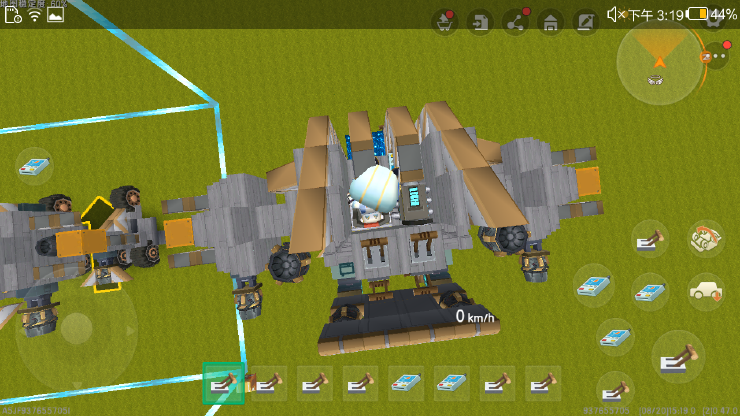
Task: Select the green highlighted hotbar lever slot
Action: pos(224,383)
